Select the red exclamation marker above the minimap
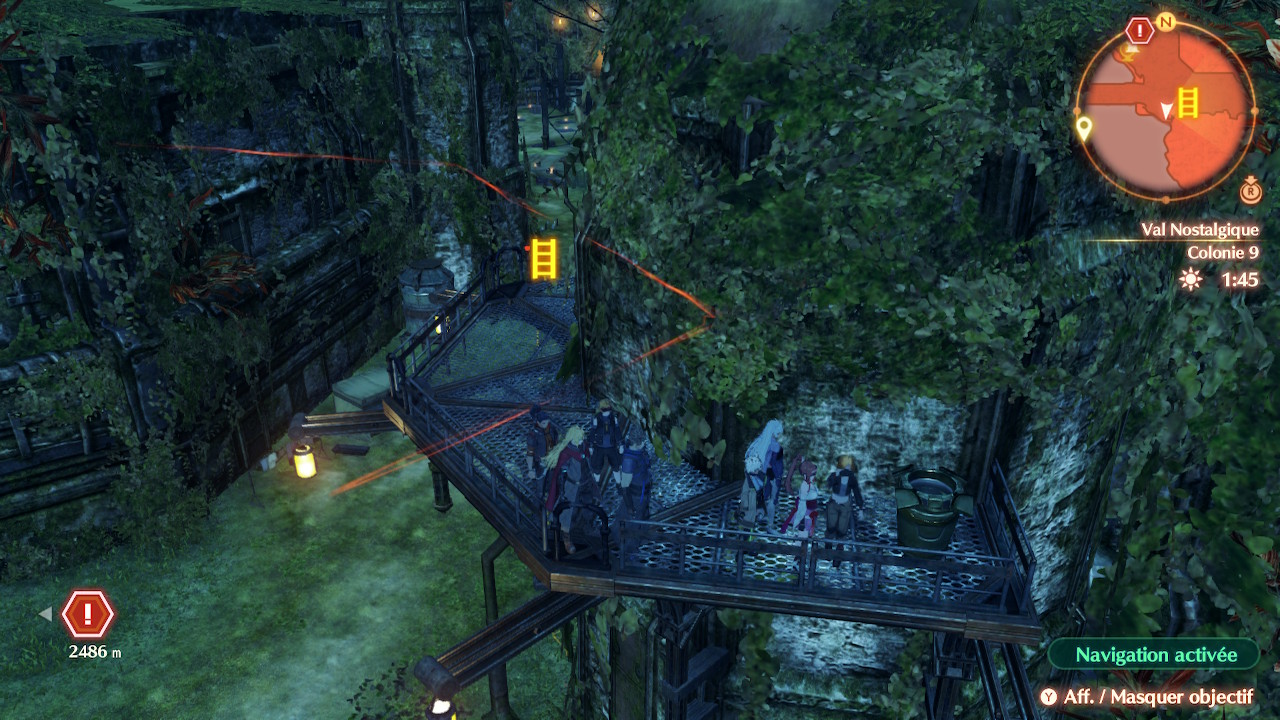This screenshot has height=720, width=1280. (x=1140, y=30)
